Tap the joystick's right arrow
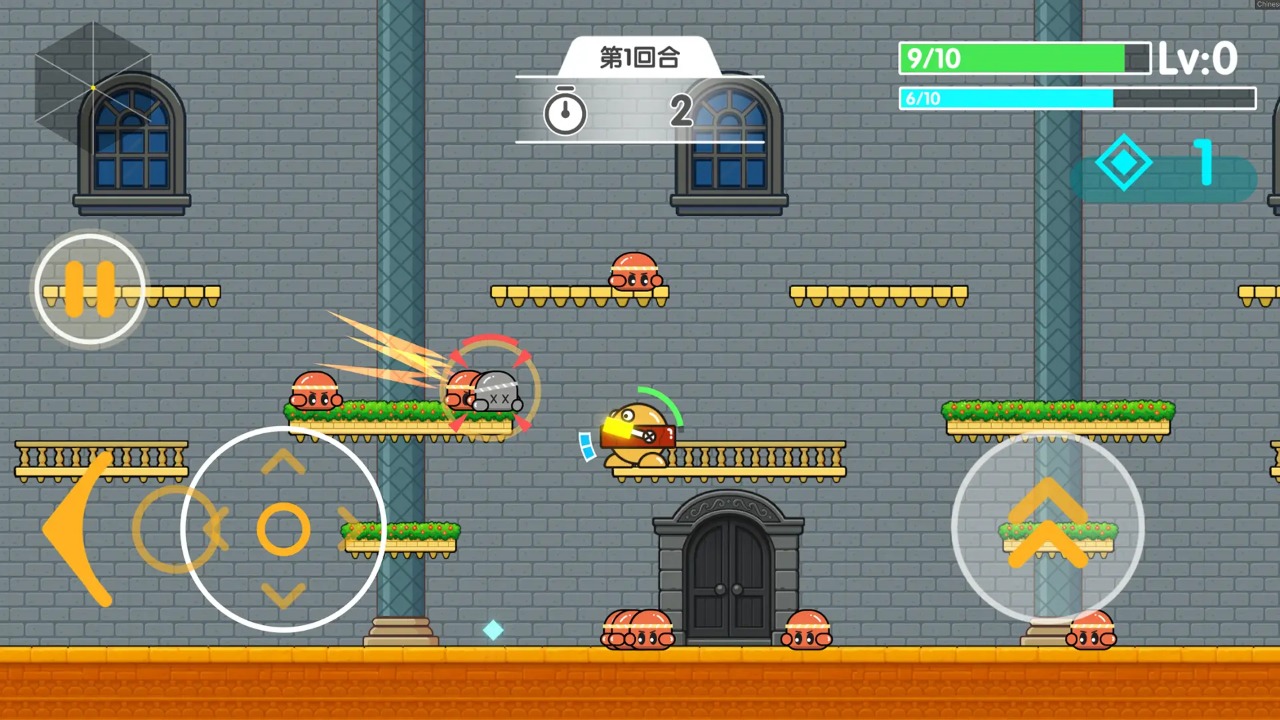 351,528
